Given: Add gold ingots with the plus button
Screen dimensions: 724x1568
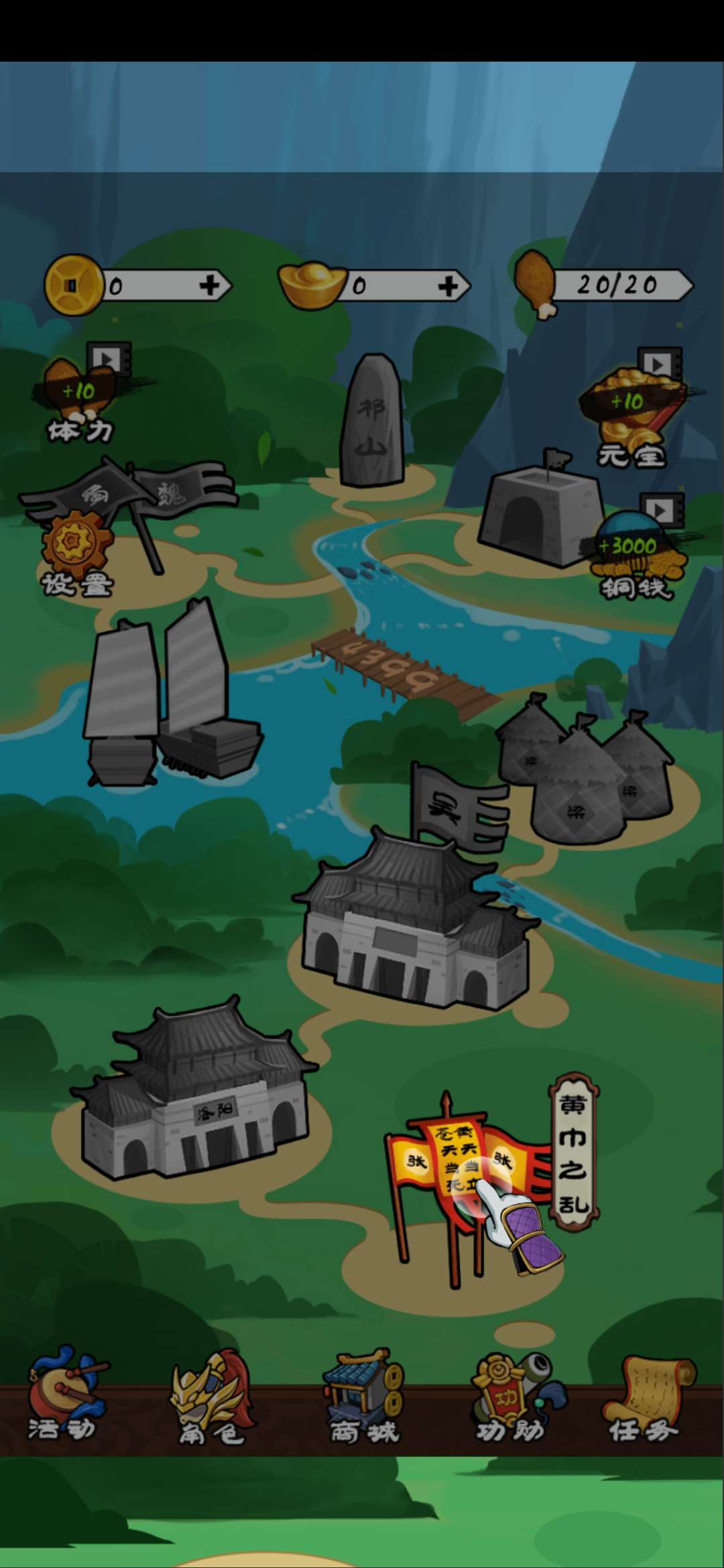Looking at the screenshot, I should (x=448, y=286).
